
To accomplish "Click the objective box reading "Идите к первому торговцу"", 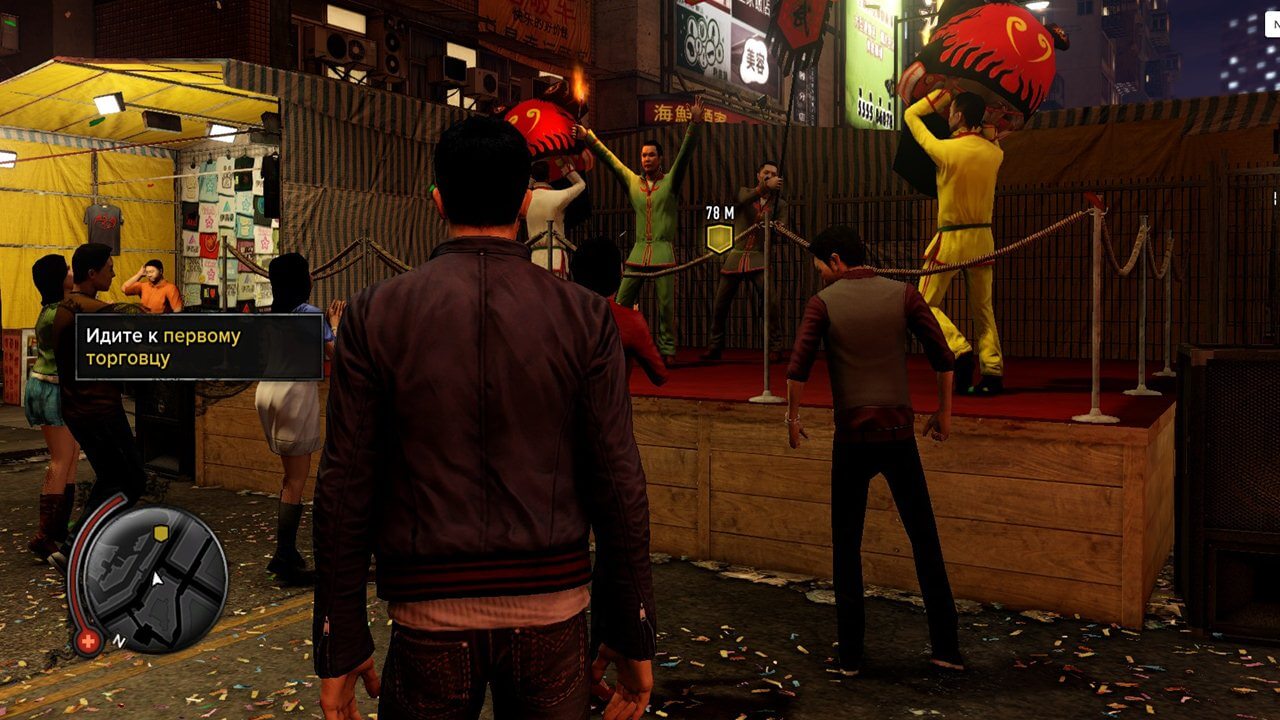I will coord(199,347).
